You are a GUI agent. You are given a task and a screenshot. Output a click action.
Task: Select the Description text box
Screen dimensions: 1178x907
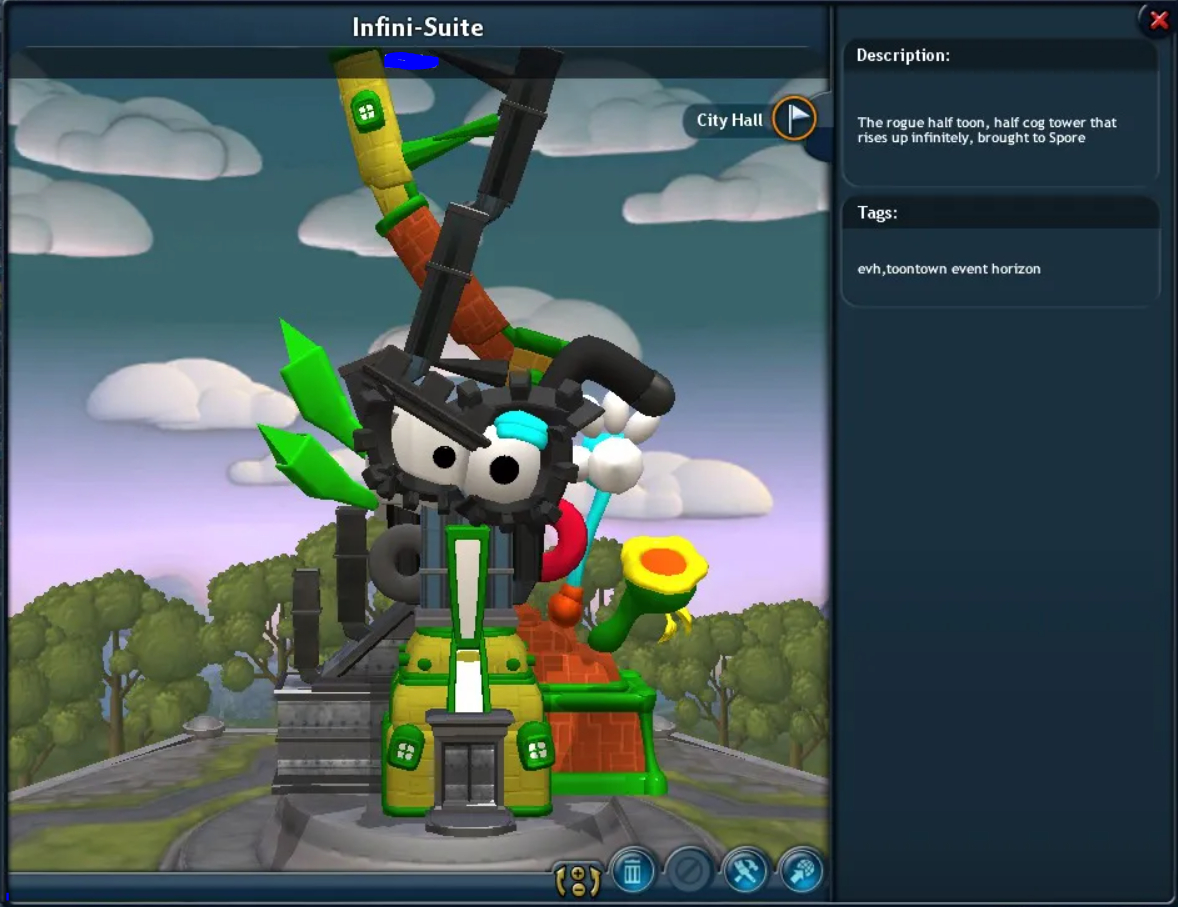[1000, 130]
